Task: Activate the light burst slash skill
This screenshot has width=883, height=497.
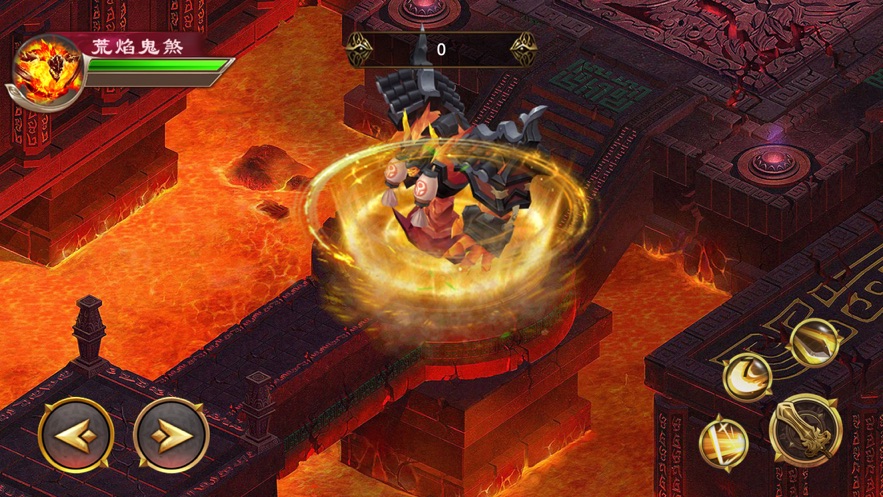Action: click(x=724, y=443)
